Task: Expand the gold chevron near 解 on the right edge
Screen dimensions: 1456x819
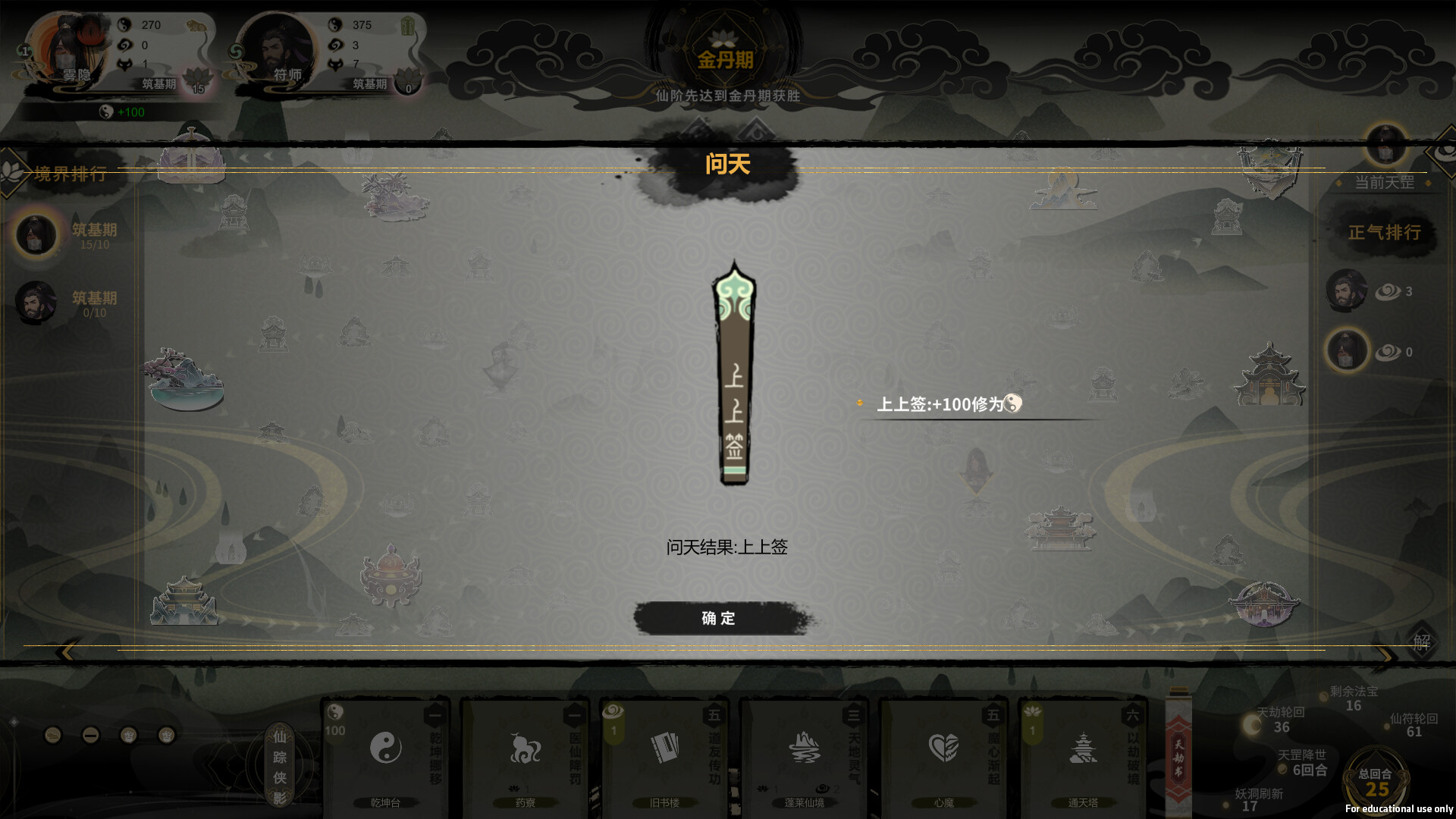Action: [x=1386, y=654]
